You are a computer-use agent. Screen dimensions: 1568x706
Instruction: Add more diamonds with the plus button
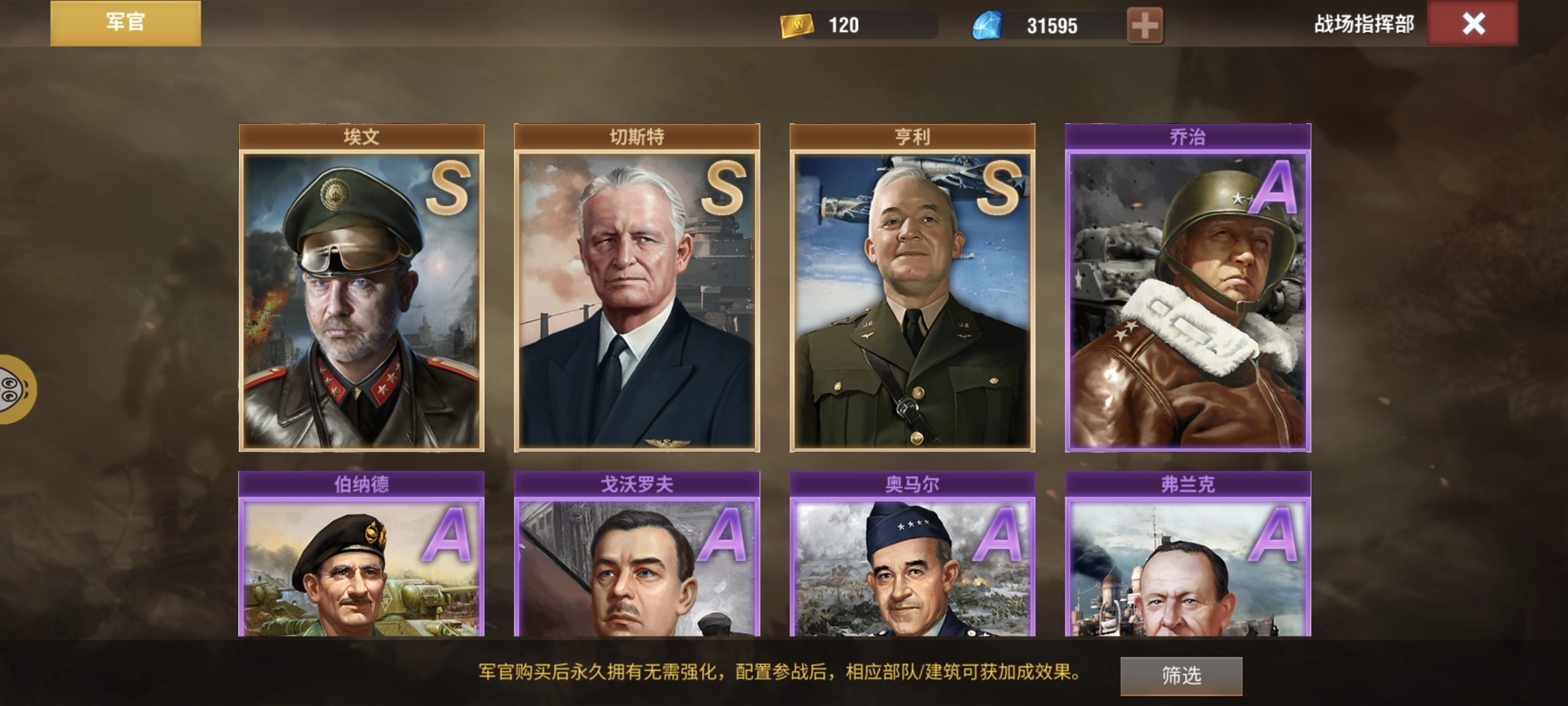[x=1144, y=26]
